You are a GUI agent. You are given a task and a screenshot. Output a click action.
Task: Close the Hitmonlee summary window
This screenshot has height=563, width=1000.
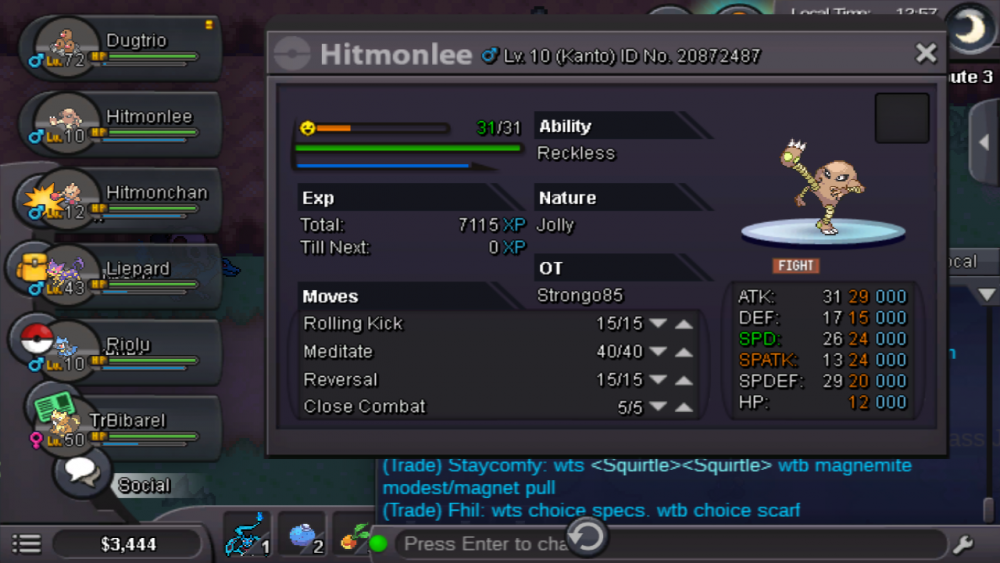pyautogui.click(x=926, y=53)
